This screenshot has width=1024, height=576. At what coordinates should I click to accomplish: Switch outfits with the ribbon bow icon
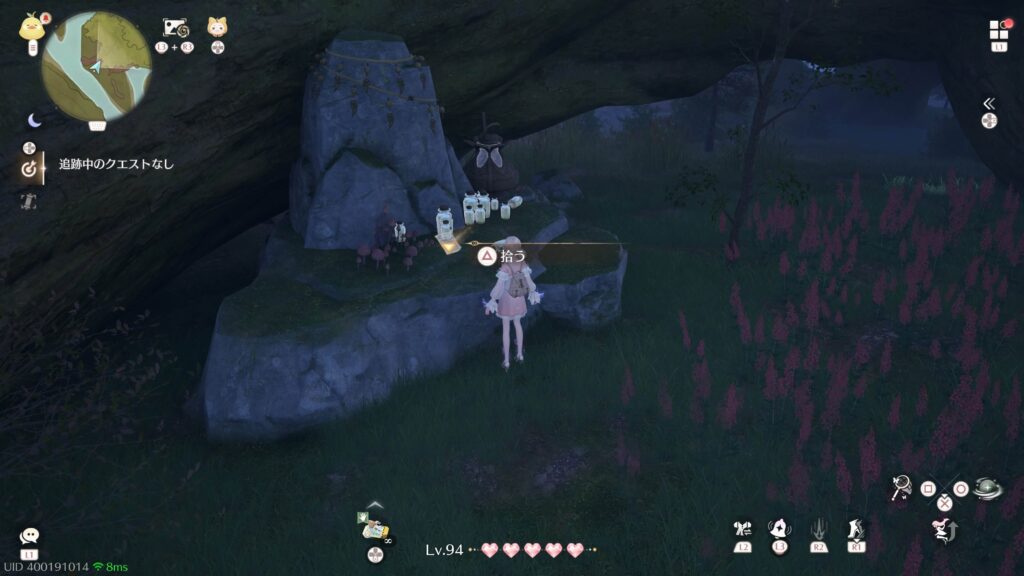pyautogui.click(x=741, y=529)
